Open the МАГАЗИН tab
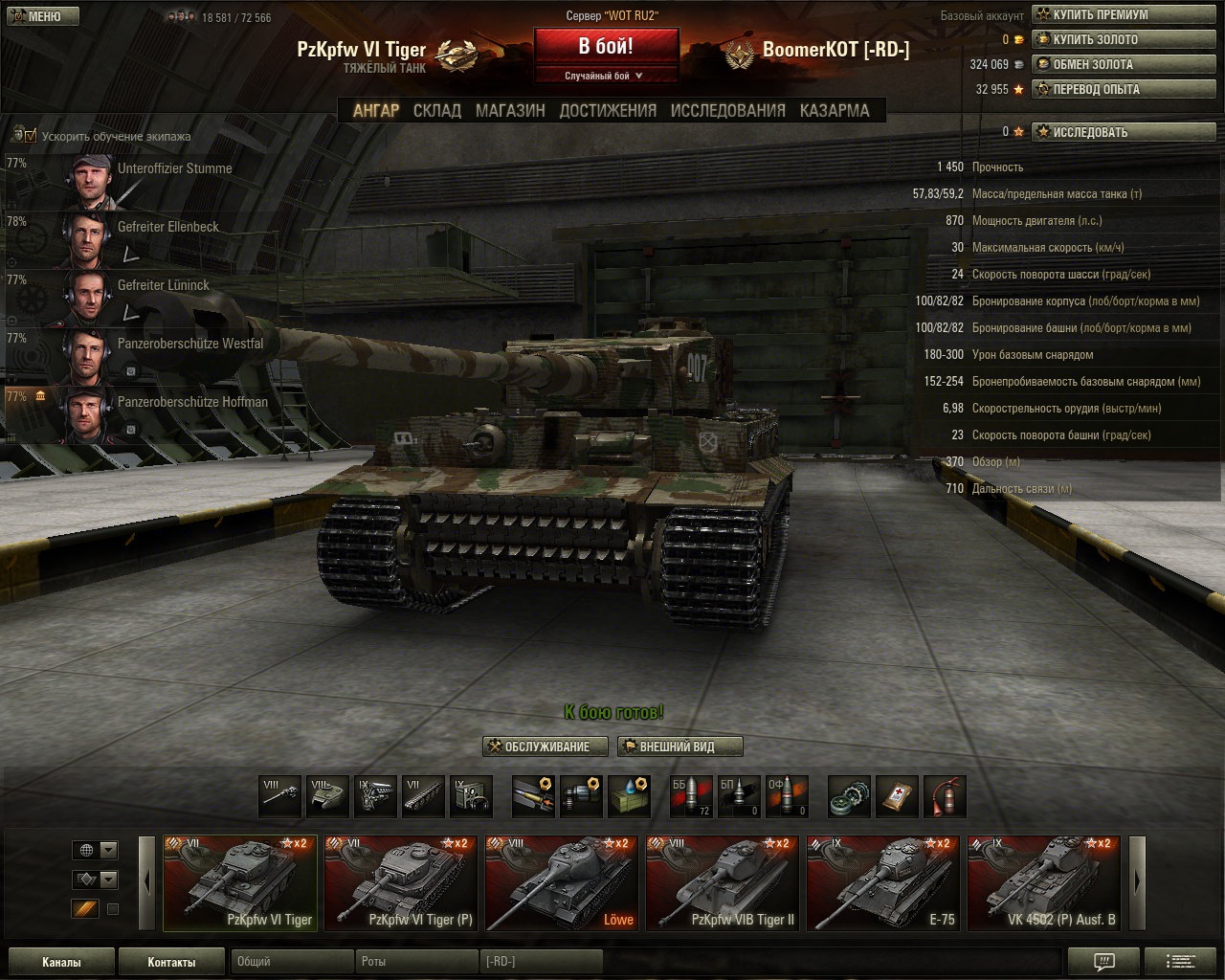This screenshot has height=980, width=1225. pyautogui.click(x=510, y=110)
